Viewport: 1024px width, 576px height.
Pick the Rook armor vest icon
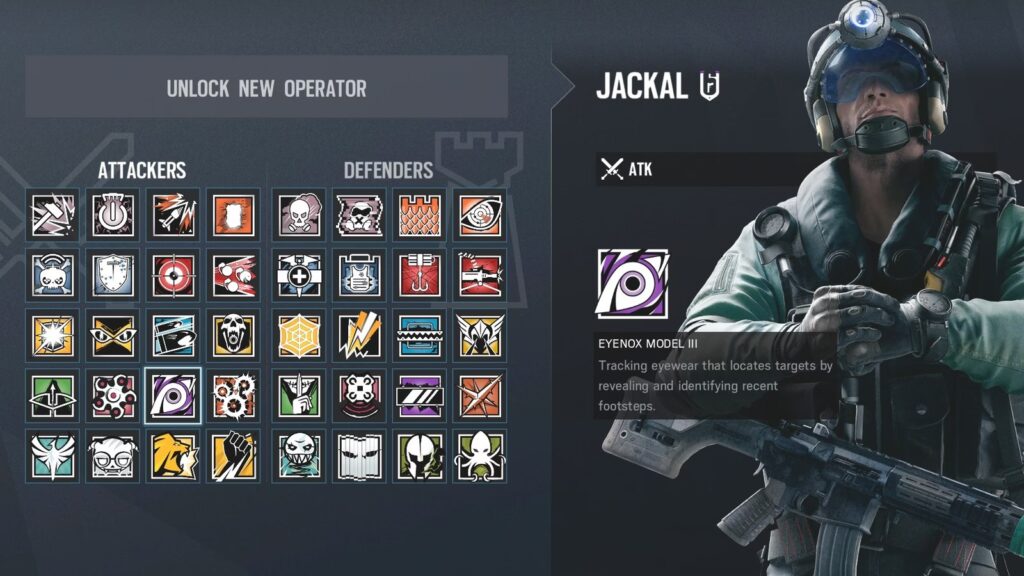click(x=358, y=274)
